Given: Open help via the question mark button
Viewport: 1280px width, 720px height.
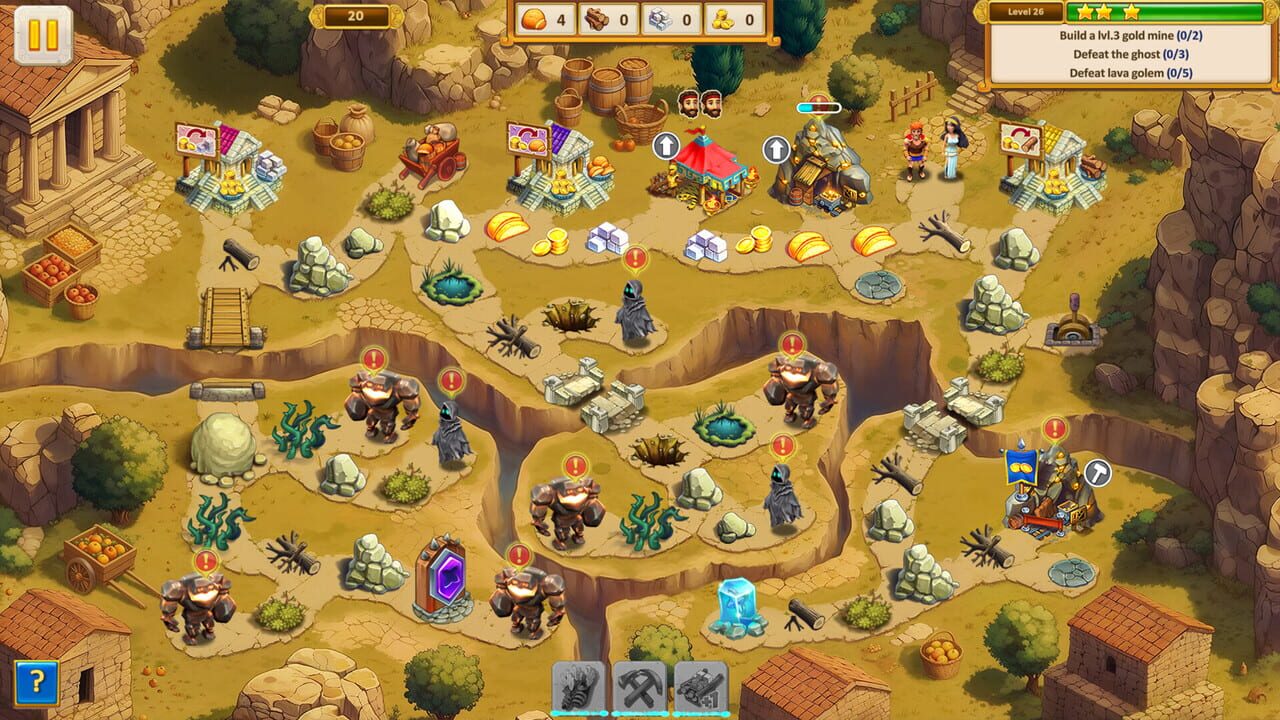Looking at the screenshot, I should click(x=36, y=682).
